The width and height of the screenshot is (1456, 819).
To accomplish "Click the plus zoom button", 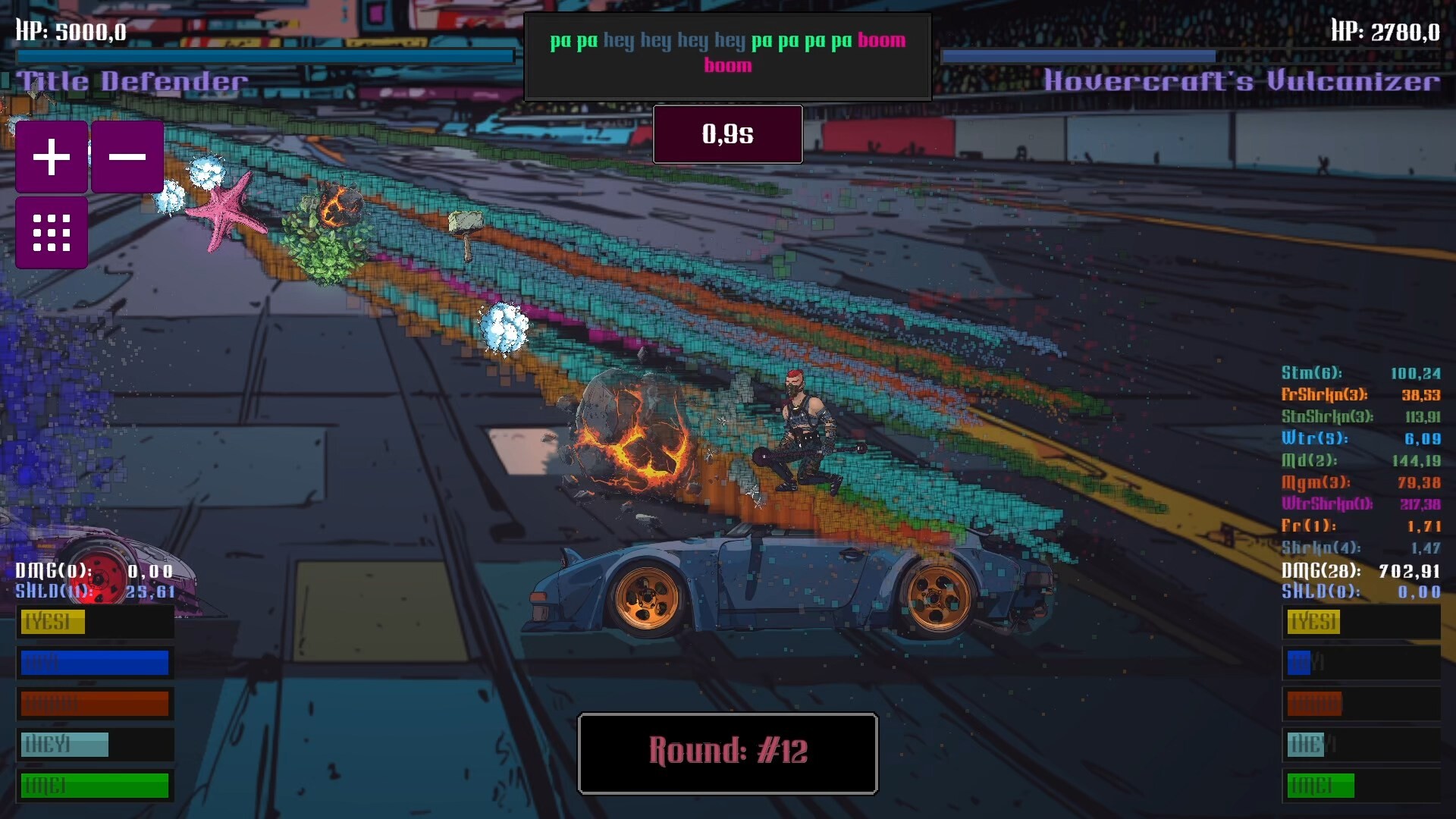I will click(51, 157).
